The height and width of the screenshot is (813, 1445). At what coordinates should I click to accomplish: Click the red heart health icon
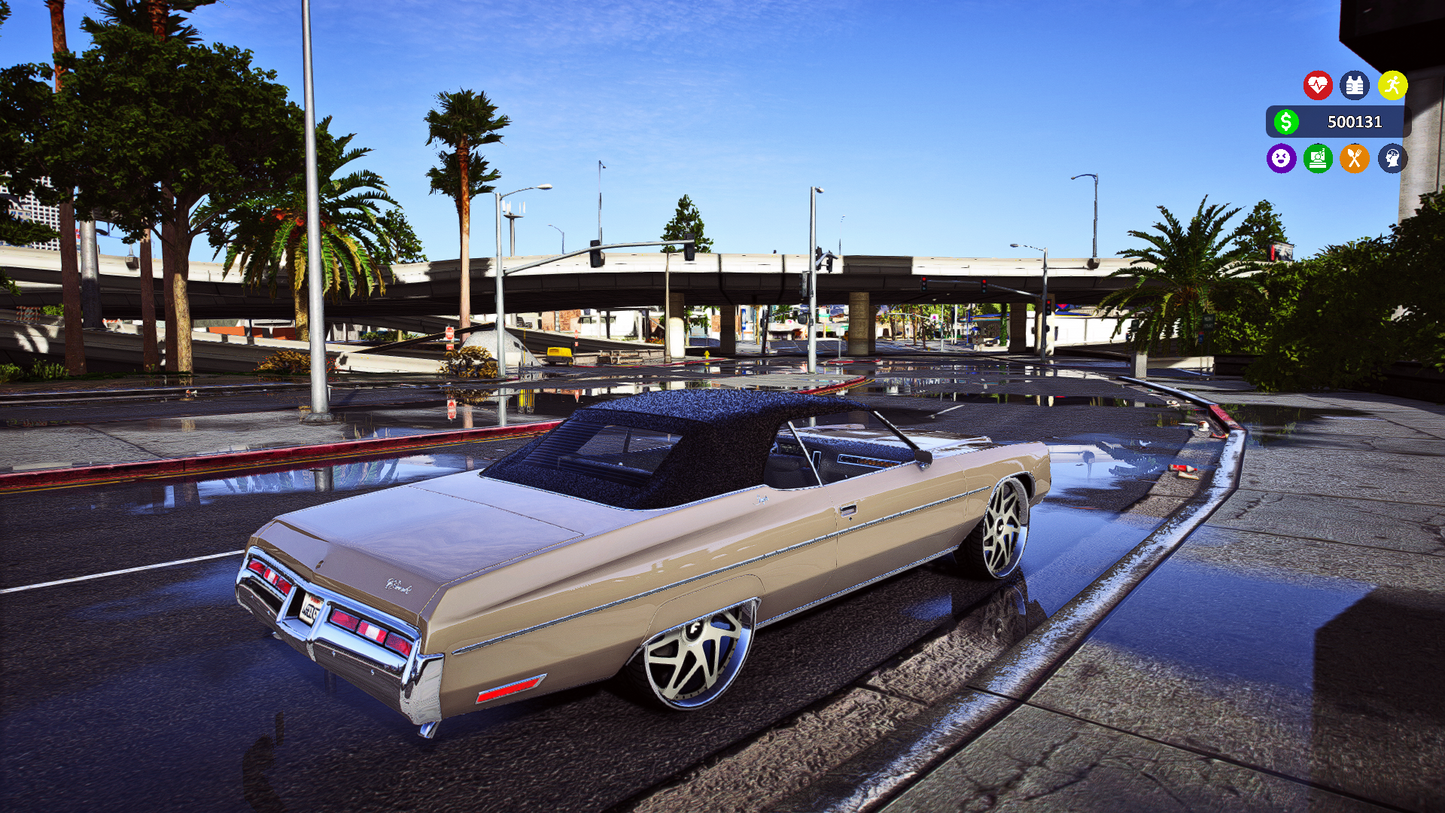(x=1317, y=85)
